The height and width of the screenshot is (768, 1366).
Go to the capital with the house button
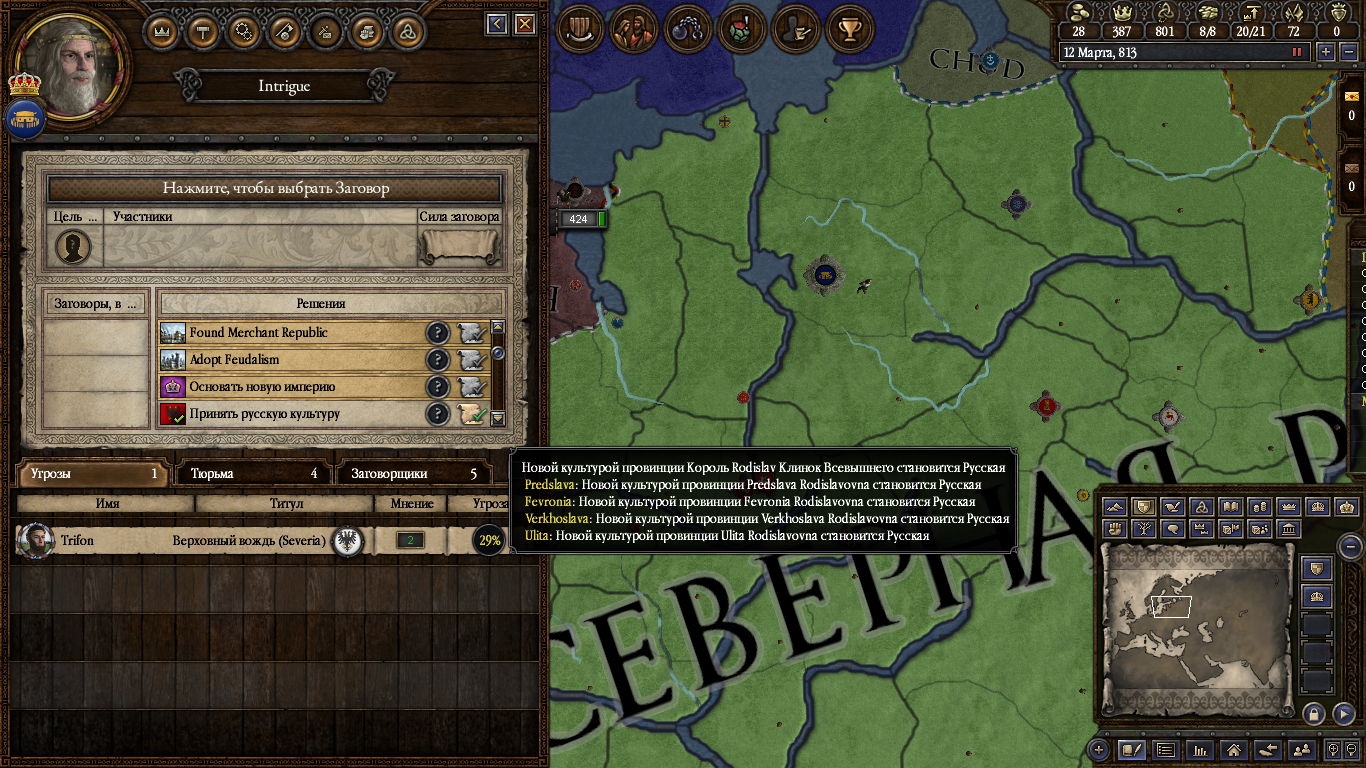click(x=1234, y=749)
